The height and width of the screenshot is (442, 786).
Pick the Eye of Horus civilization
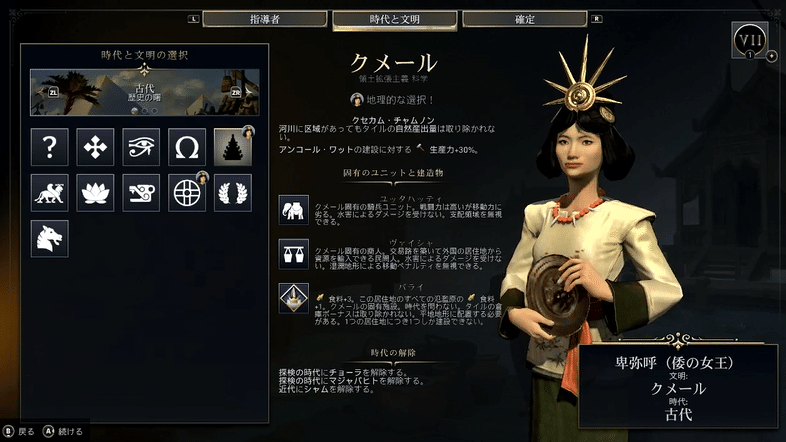coord(141,147)
